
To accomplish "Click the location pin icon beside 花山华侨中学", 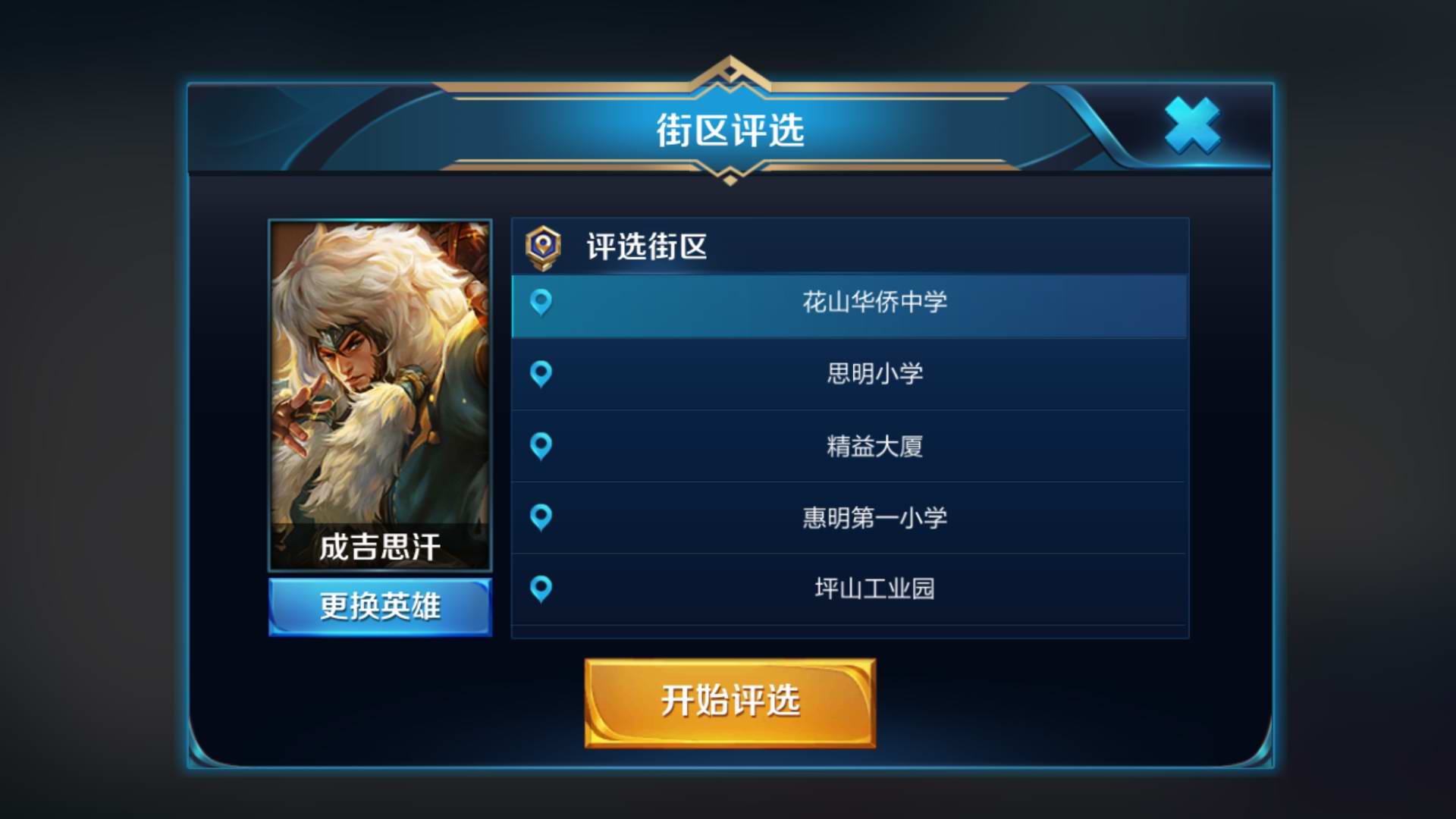I will point(541,301).
